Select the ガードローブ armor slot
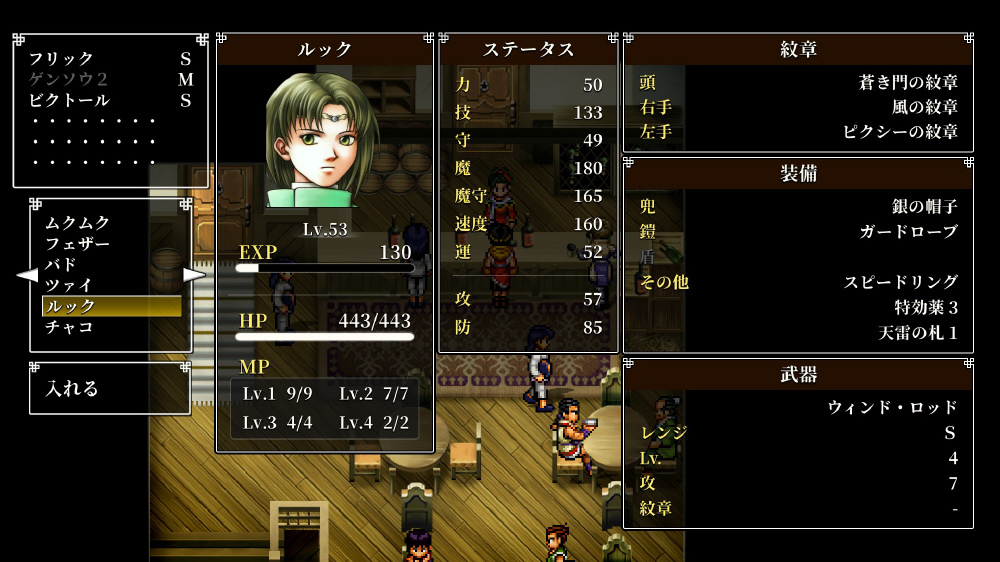 click(x=908, y=232)
